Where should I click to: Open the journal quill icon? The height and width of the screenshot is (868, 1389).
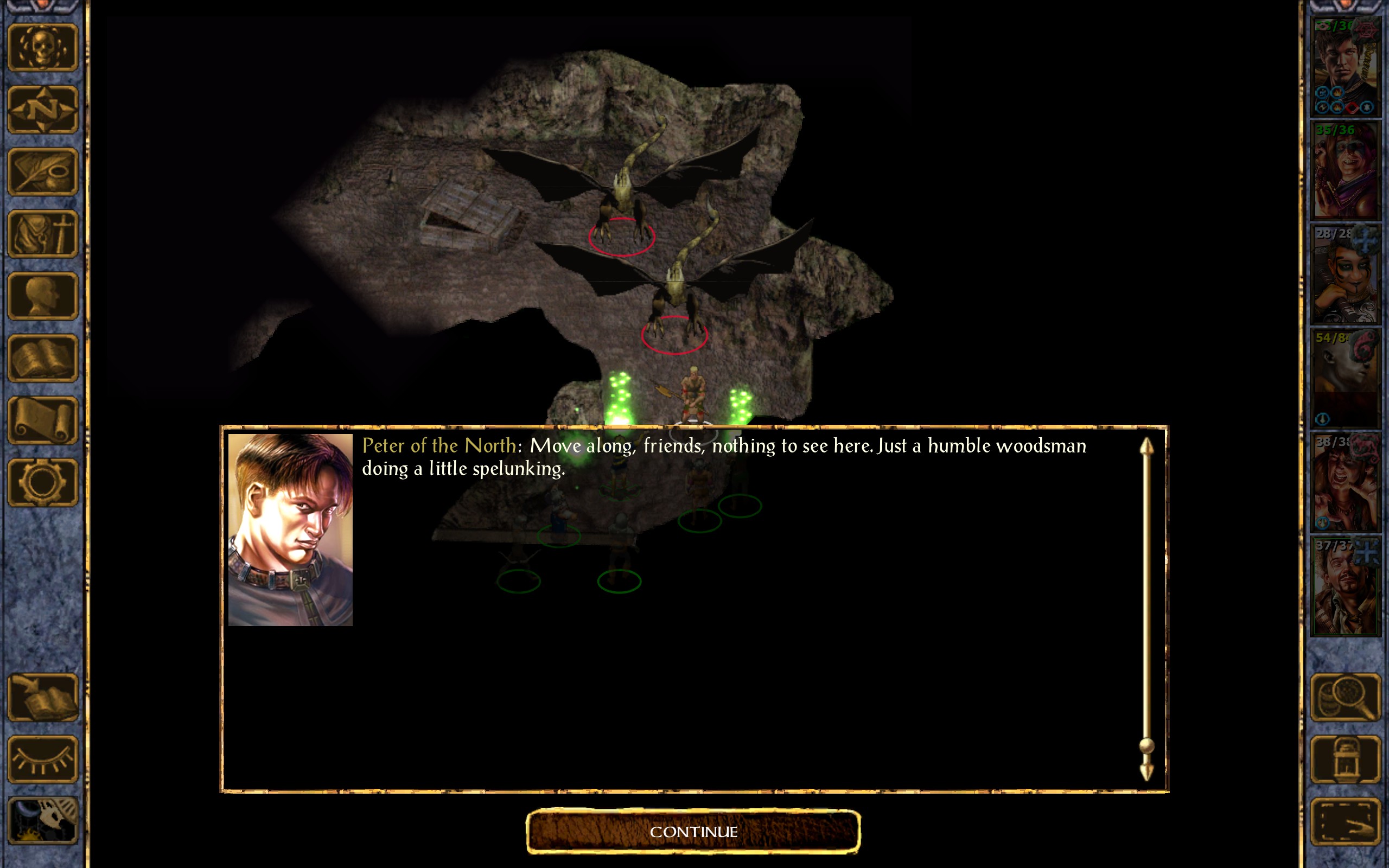(42, 171)
